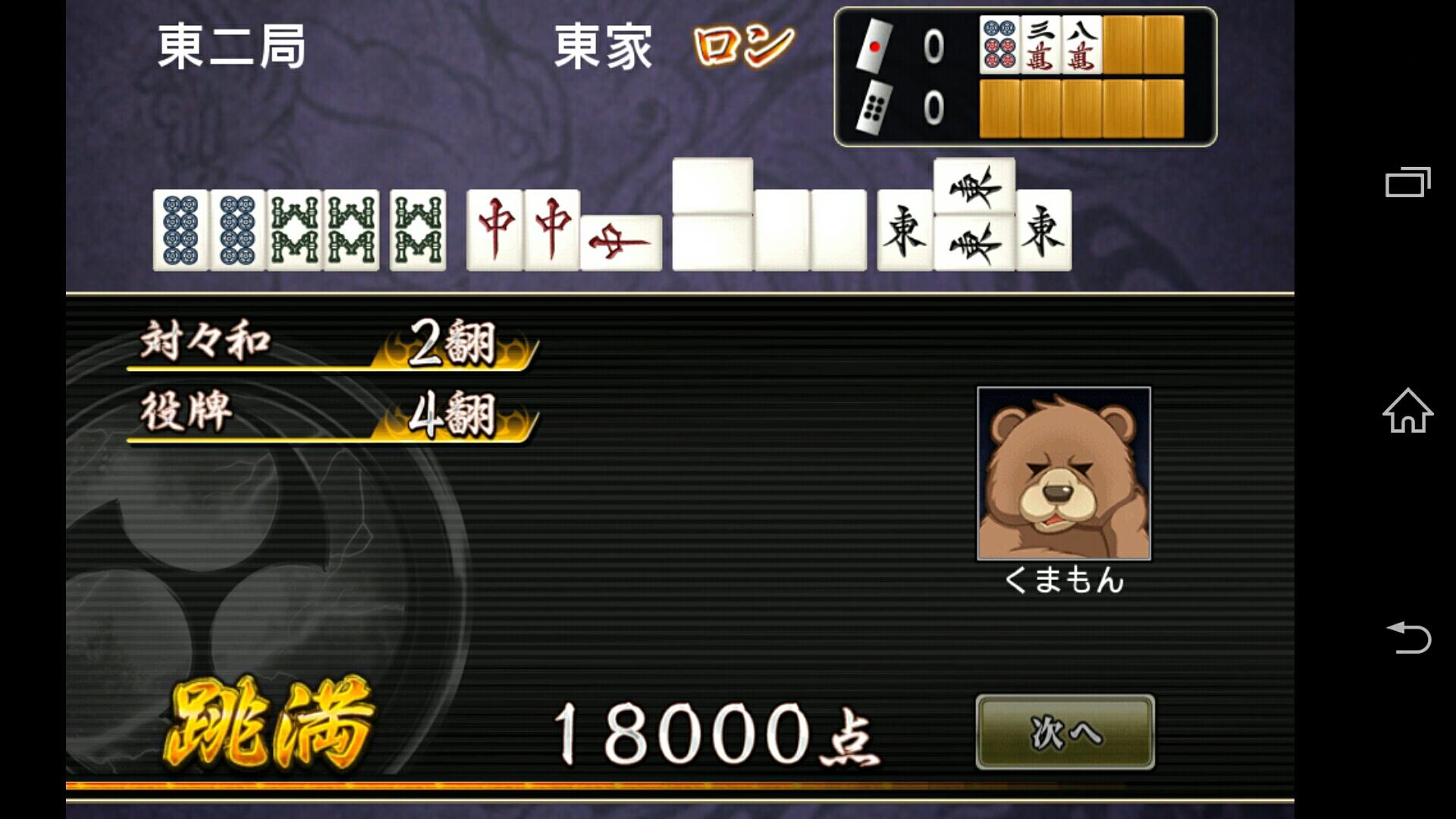Tap the black six-dot dice icon
Image resolution: width=1456 pixels, height=819 pixels.
tap(874, 108)
